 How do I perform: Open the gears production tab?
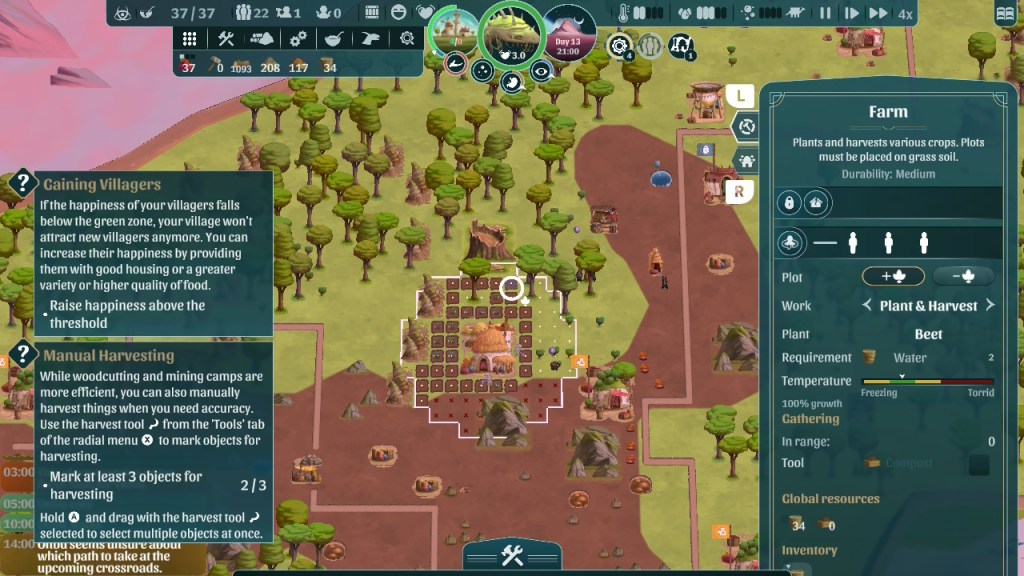(x=298, y=38)
